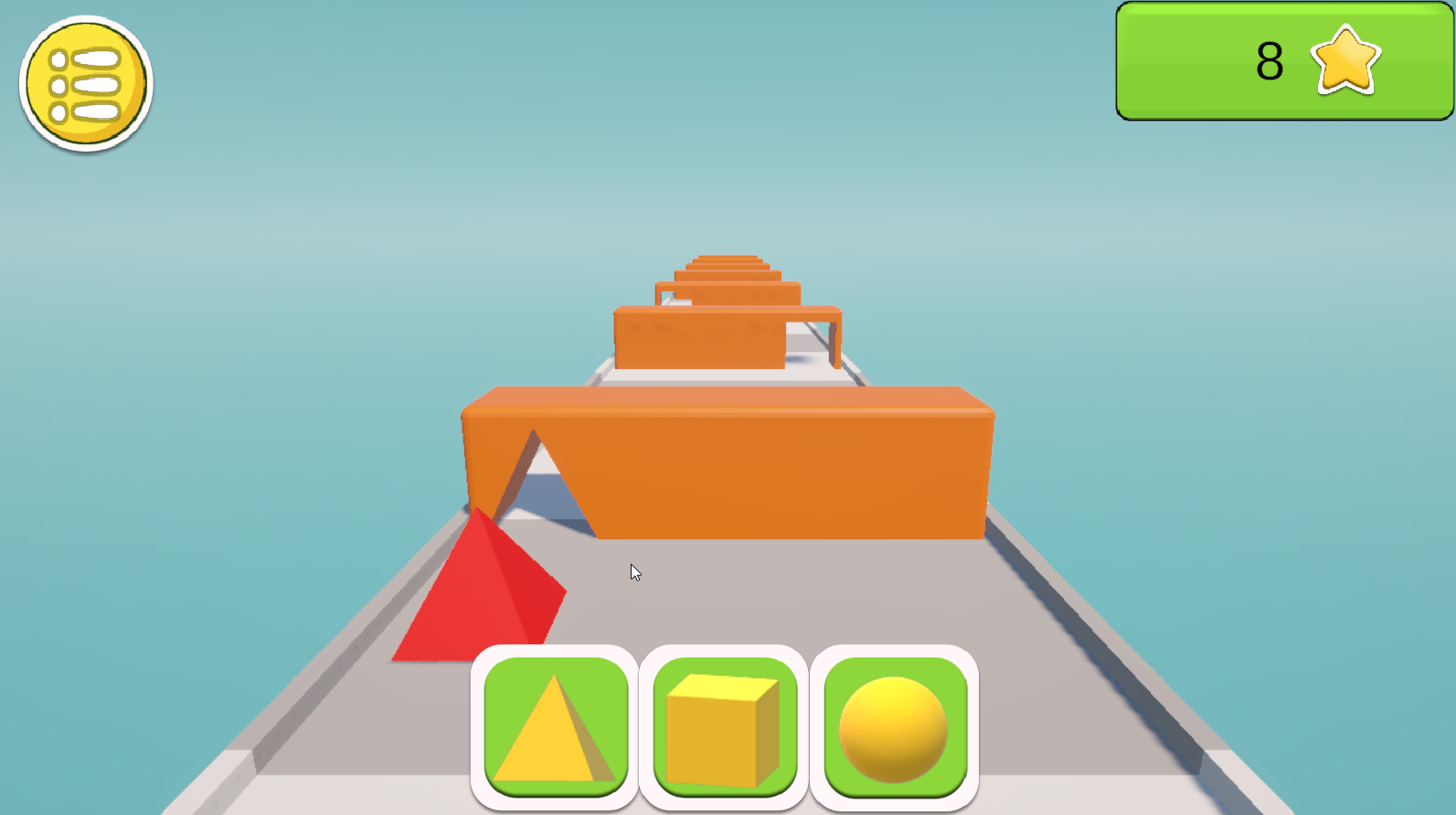
Task: Select the yellow pyramid shape icon
Action: tap(552, 725)
